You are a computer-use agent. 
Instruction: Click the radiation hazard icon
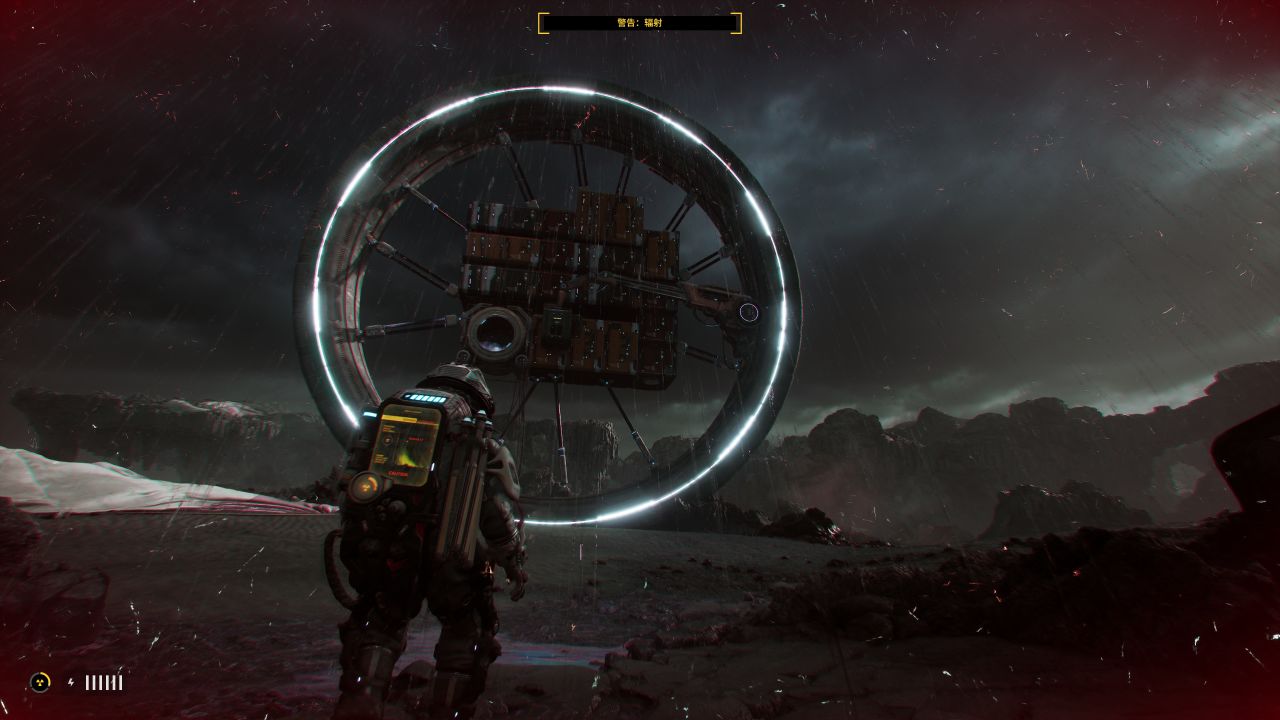pyautogui.click(x=40, y=682)
